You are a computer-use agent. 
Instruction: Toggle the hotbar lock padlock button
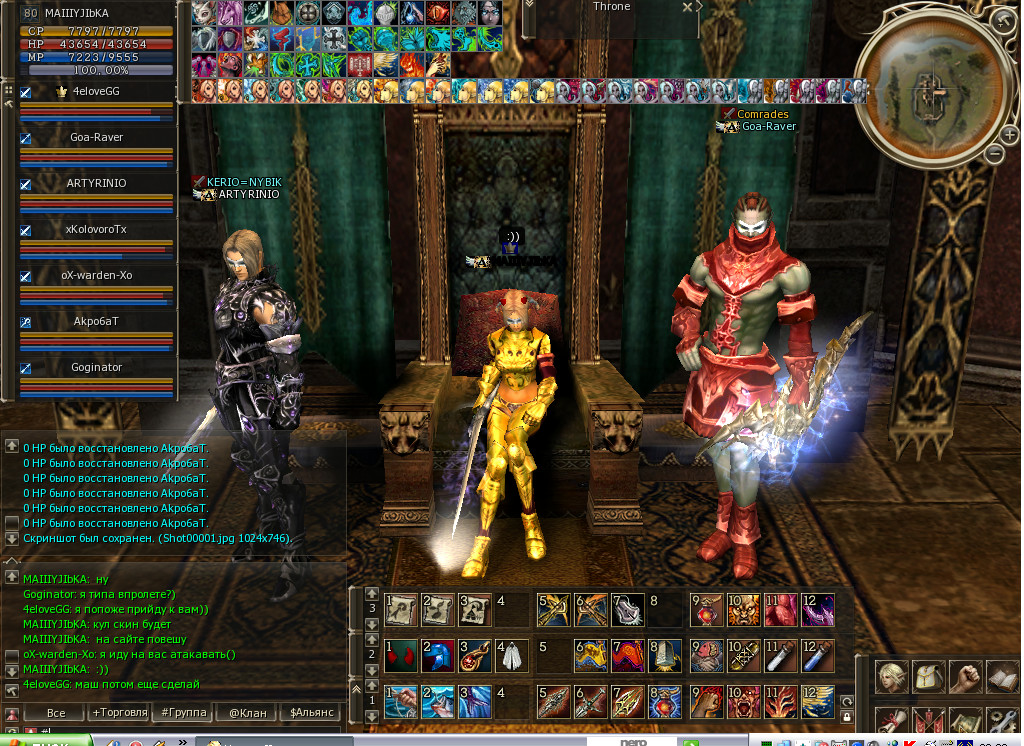point(847,717)
